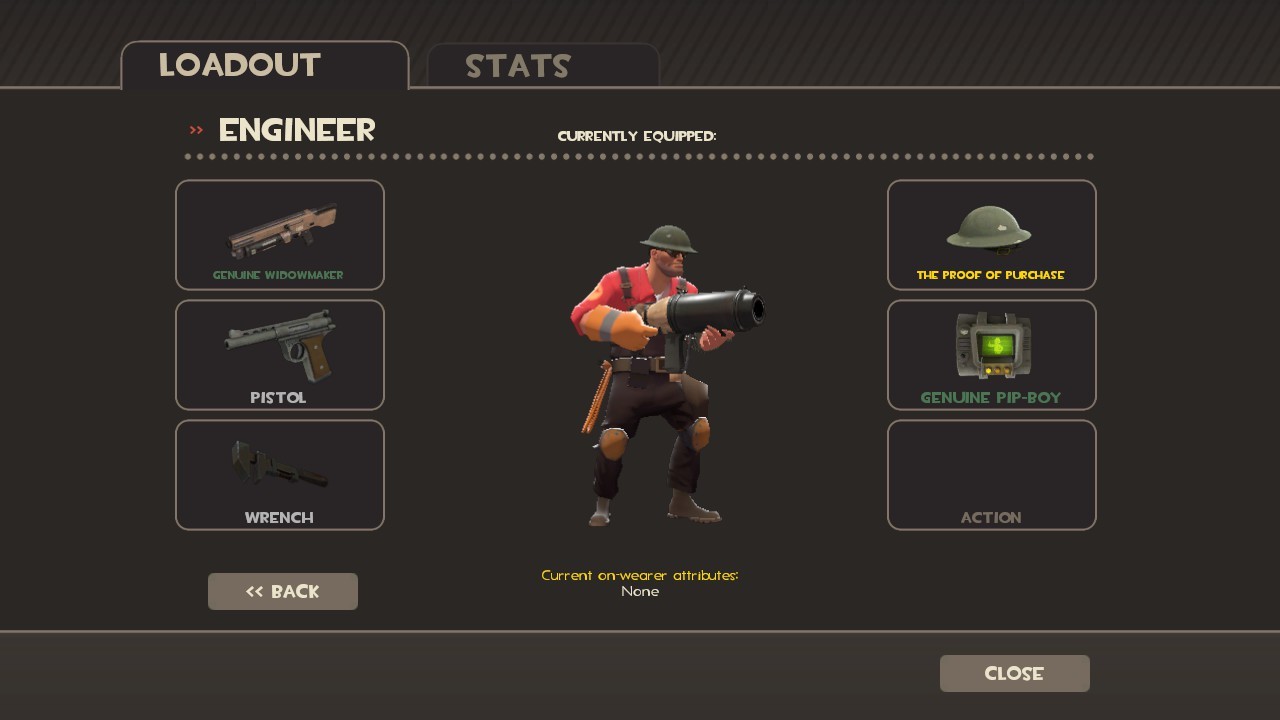Open the Pistol secondary weapon slot
The height and width of the screenshot is (720, 1280).
280,355
